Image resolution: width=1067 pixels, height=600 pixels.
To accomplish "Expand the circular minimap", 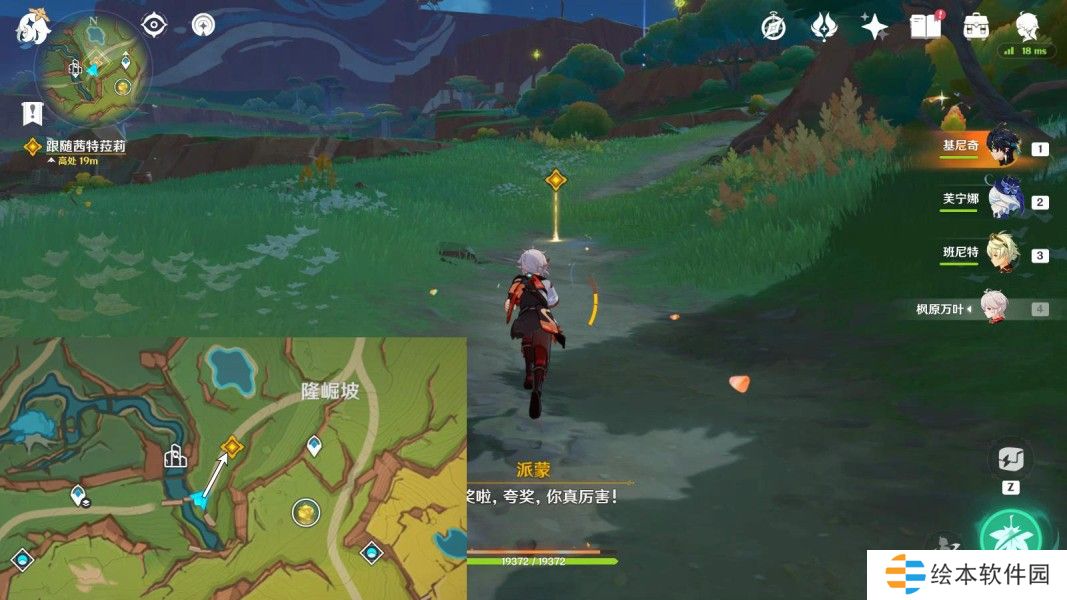I will tap(93, 67).
